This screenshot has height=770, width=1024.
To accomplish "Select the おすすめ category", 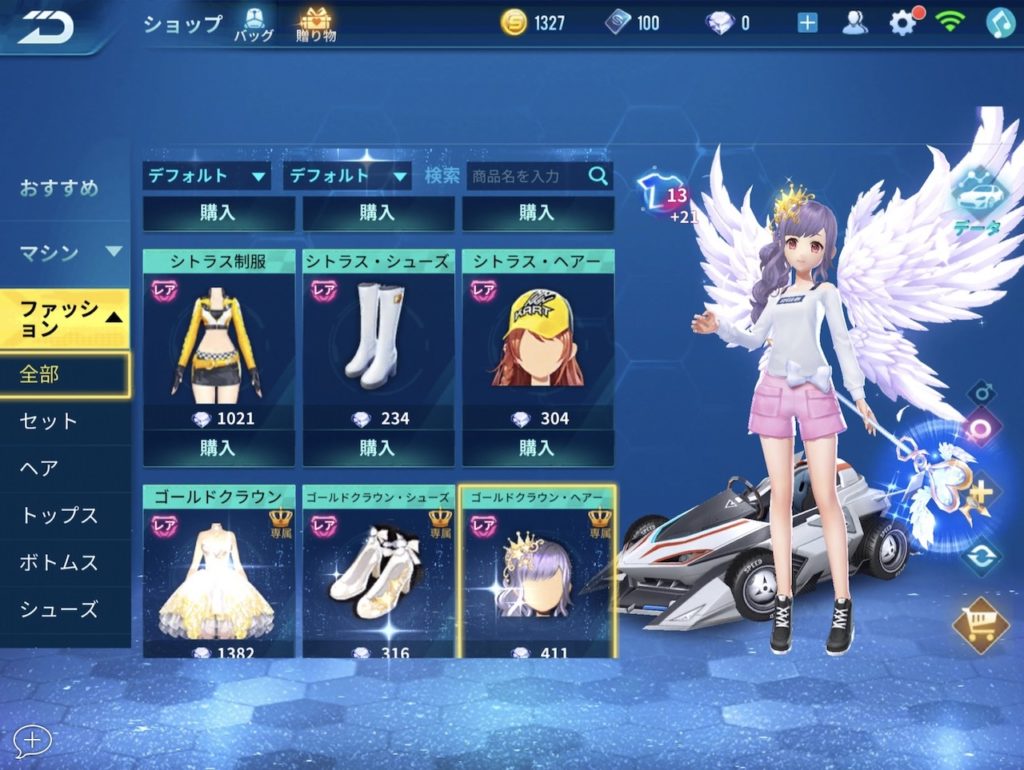I will [60, 188].
